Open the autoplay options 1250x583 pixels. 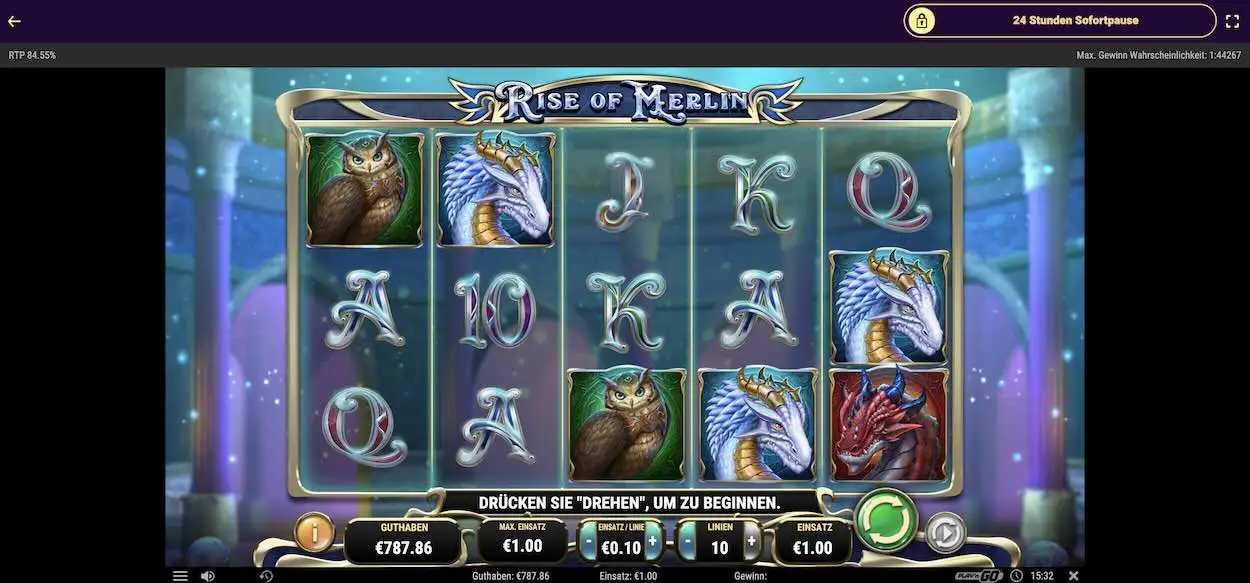click(944, 535)
